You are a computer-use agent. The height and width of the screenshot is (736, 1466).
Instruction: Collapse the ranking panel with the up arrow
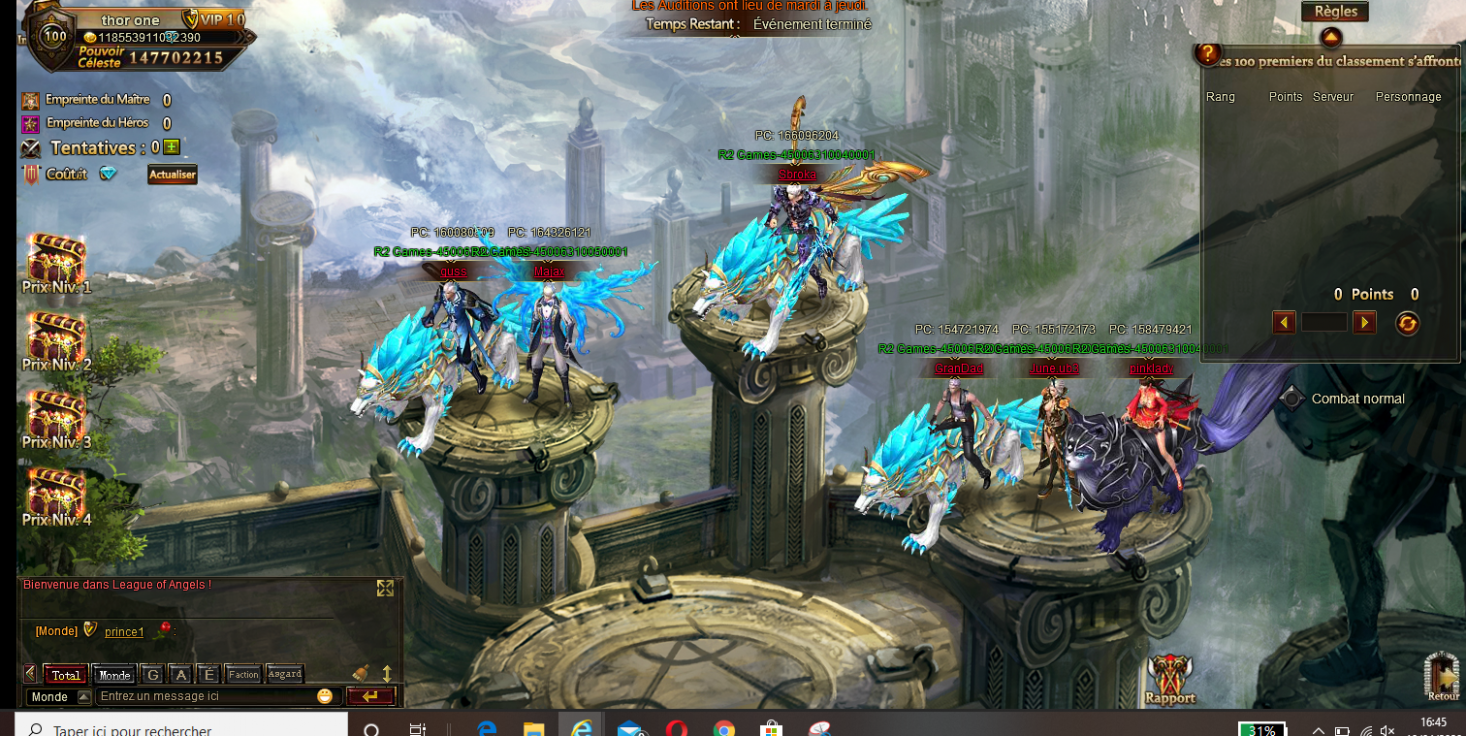coord(1330,38)
